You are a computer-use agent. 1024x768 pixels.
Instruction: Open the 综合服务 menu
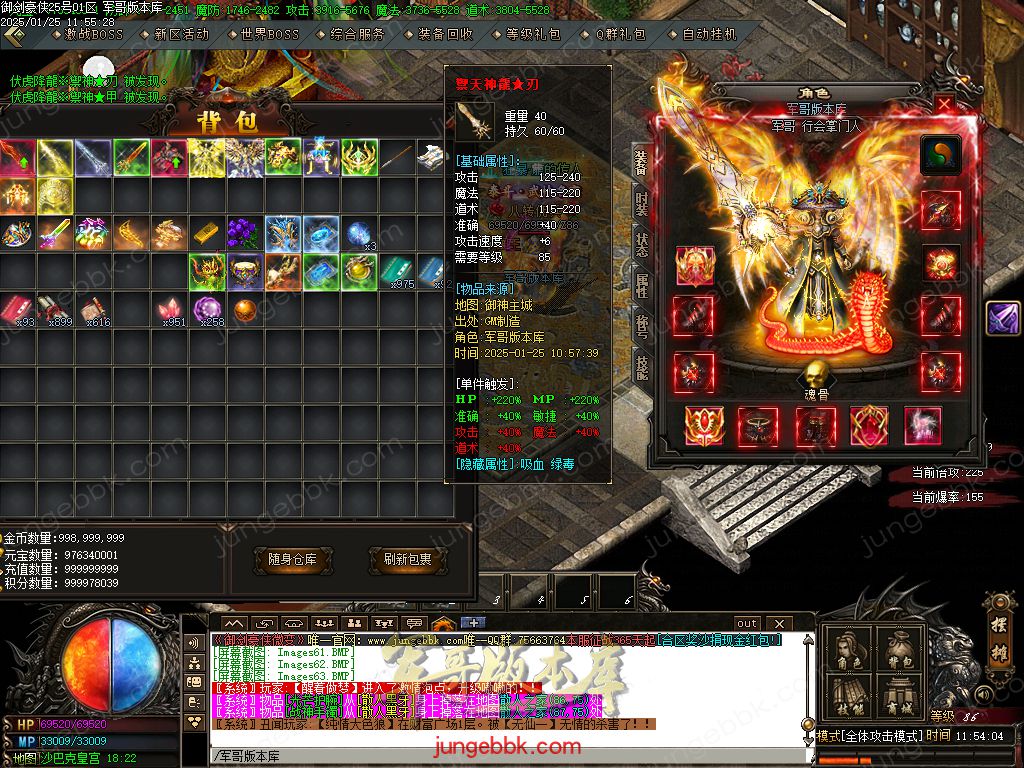click(x=357, y=34)
